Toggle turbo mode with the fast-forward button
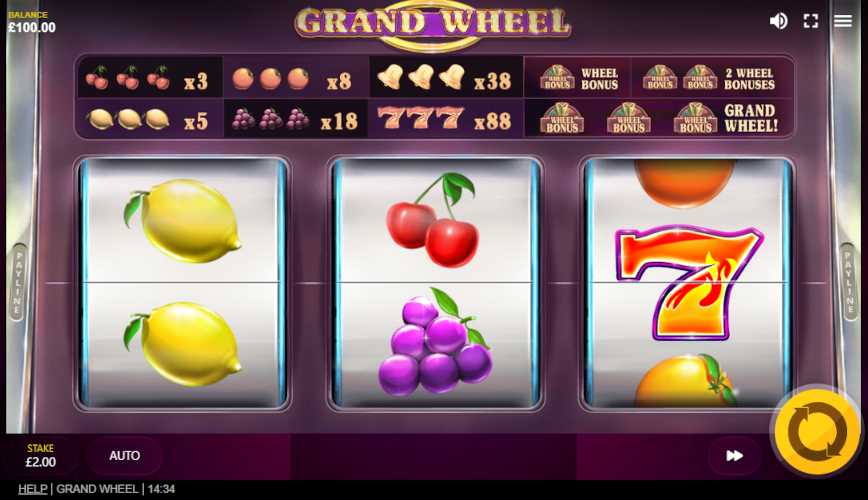The height and width of the screenshot is (500, 868). point(734,456)
